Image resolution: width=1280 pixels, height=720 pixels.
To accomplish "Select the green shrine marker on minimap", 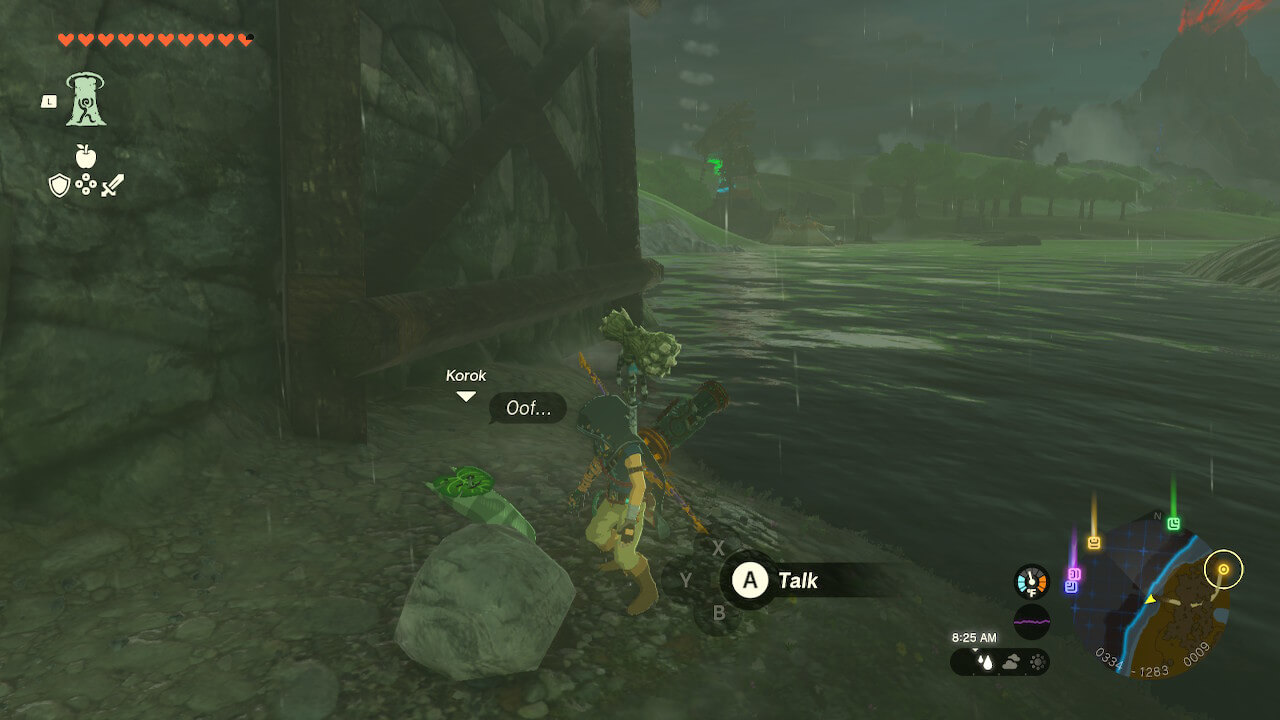I will pyautogui.click(x=1173, y=523).
